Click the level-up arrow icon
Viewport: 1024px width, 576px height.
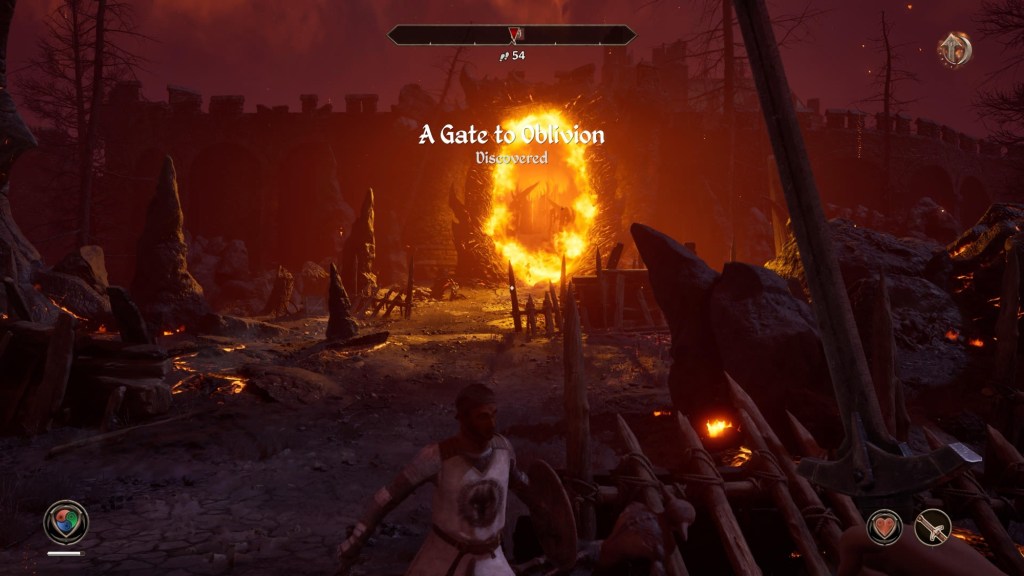(x=955, y=49)
